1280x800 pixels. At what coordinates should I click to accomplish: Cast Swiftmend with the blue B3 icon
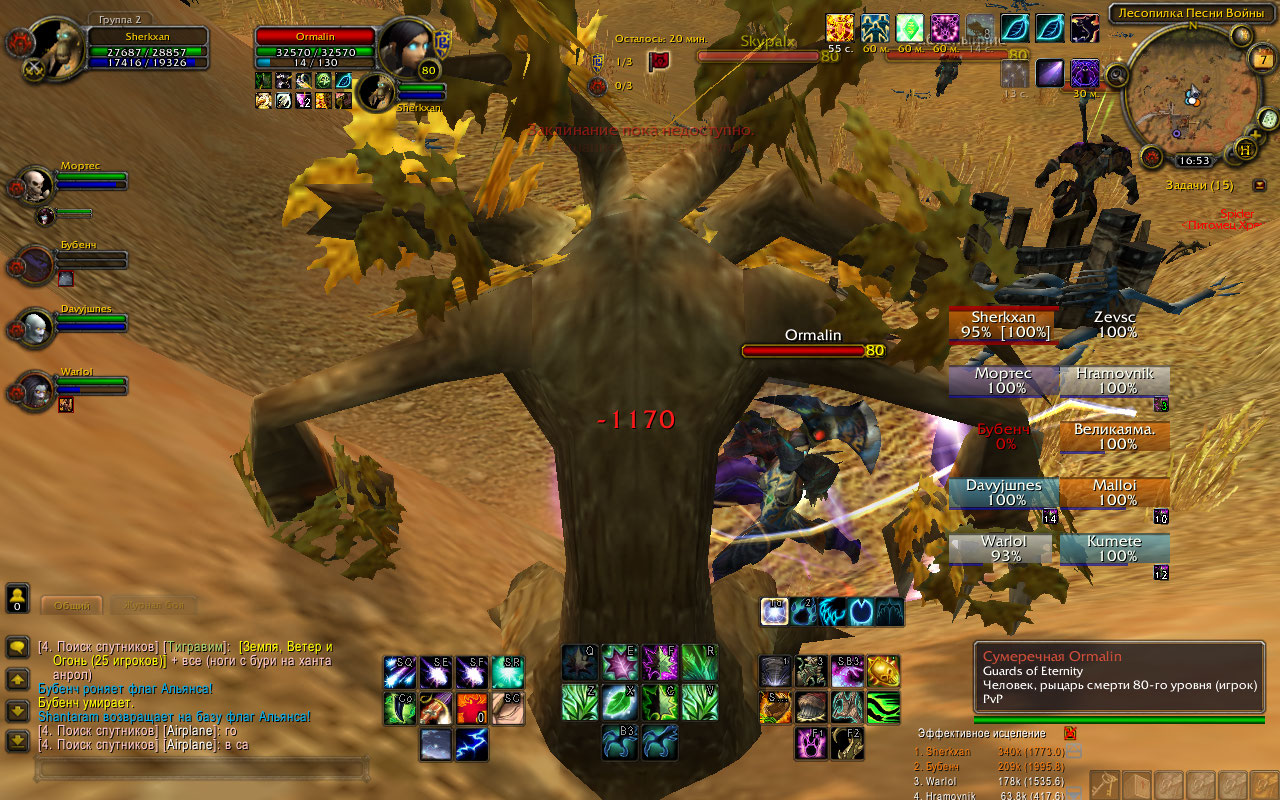point(618,742)
